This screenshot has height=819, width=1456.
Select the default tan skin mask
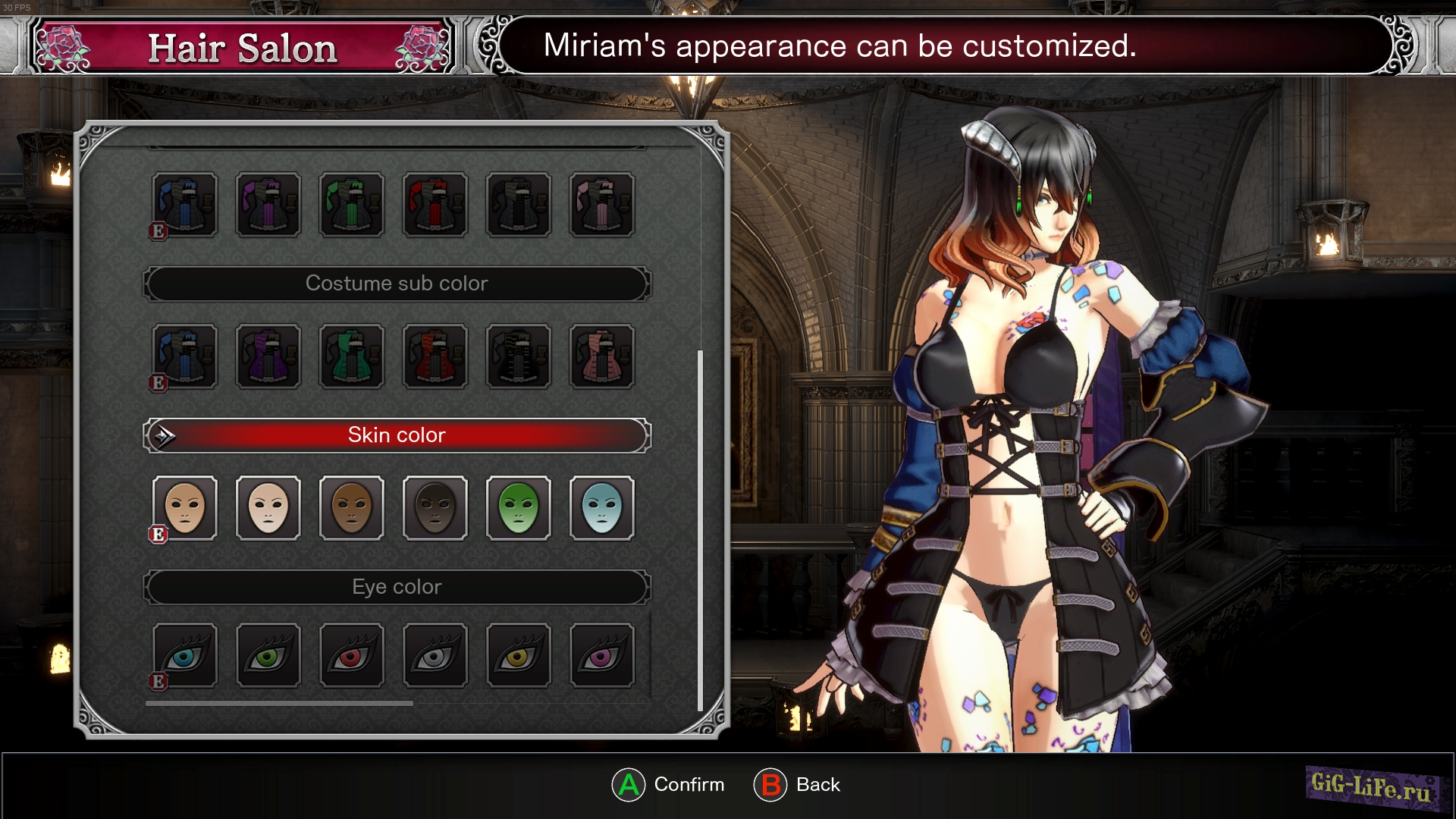coord(185,508)
